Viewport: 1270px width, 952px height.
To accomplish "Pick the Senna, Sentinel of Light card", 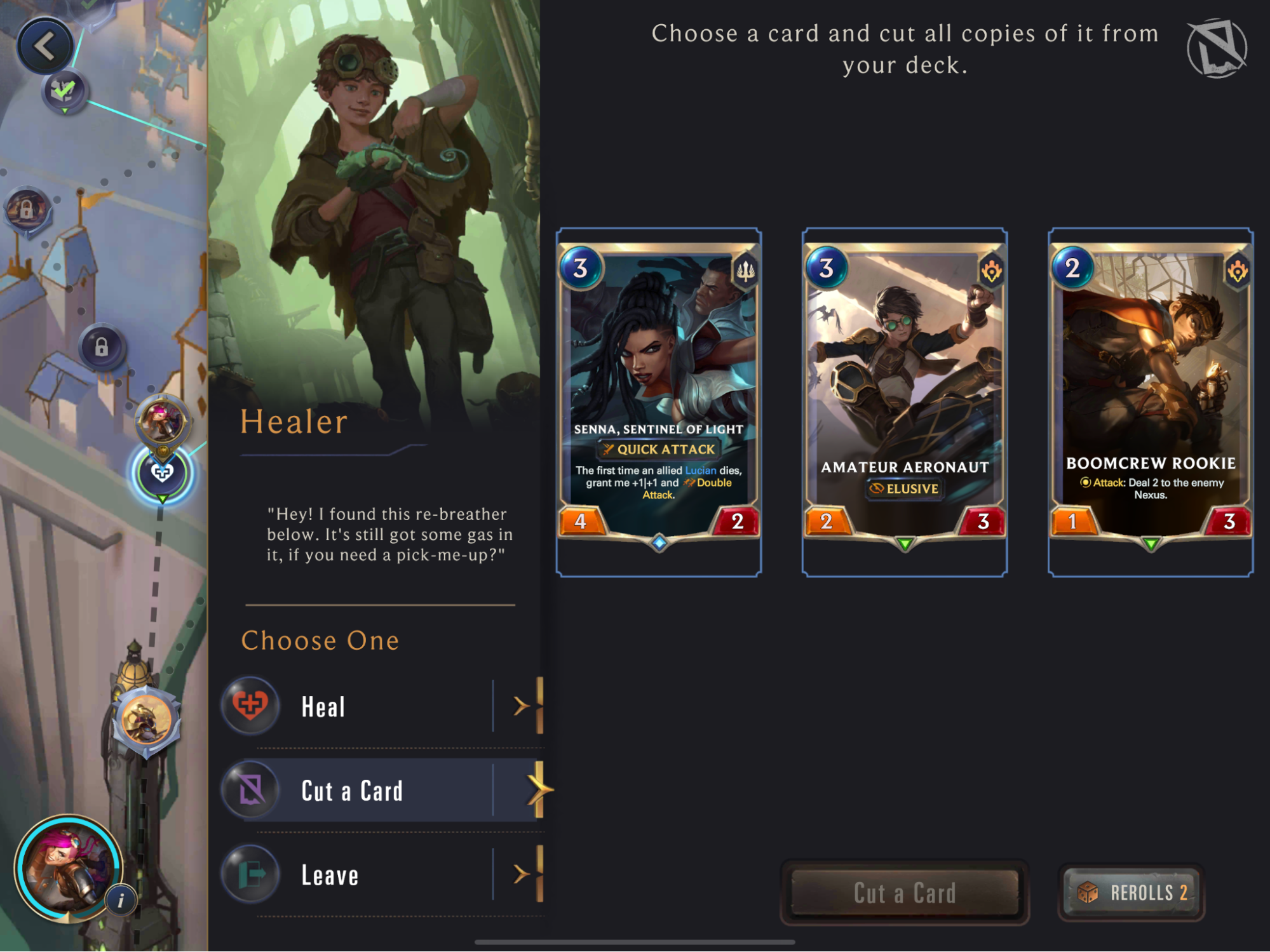I will pos(659,394).
